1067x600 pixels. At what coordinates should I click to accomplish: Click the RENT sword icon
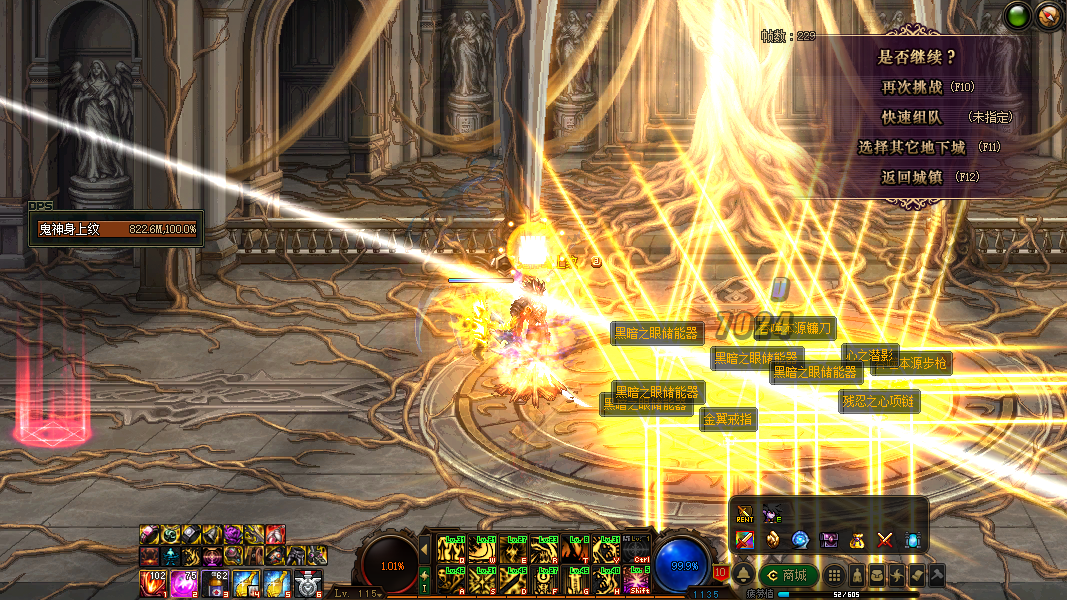745,515
